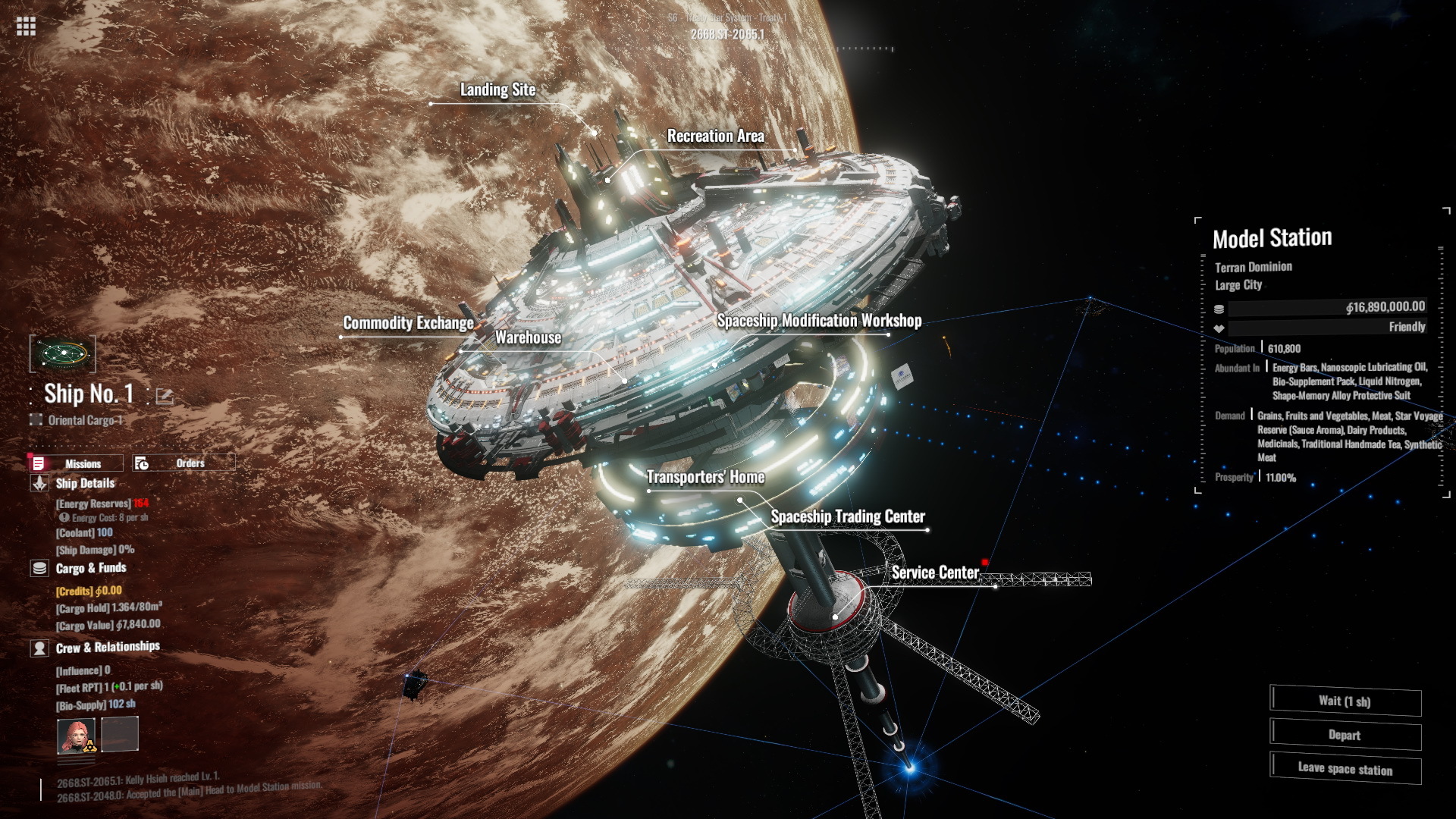Image resolution: width=1456 pixels, height=819 pixels.
Task: Go to the Warehouse
Action: point(528,338)
